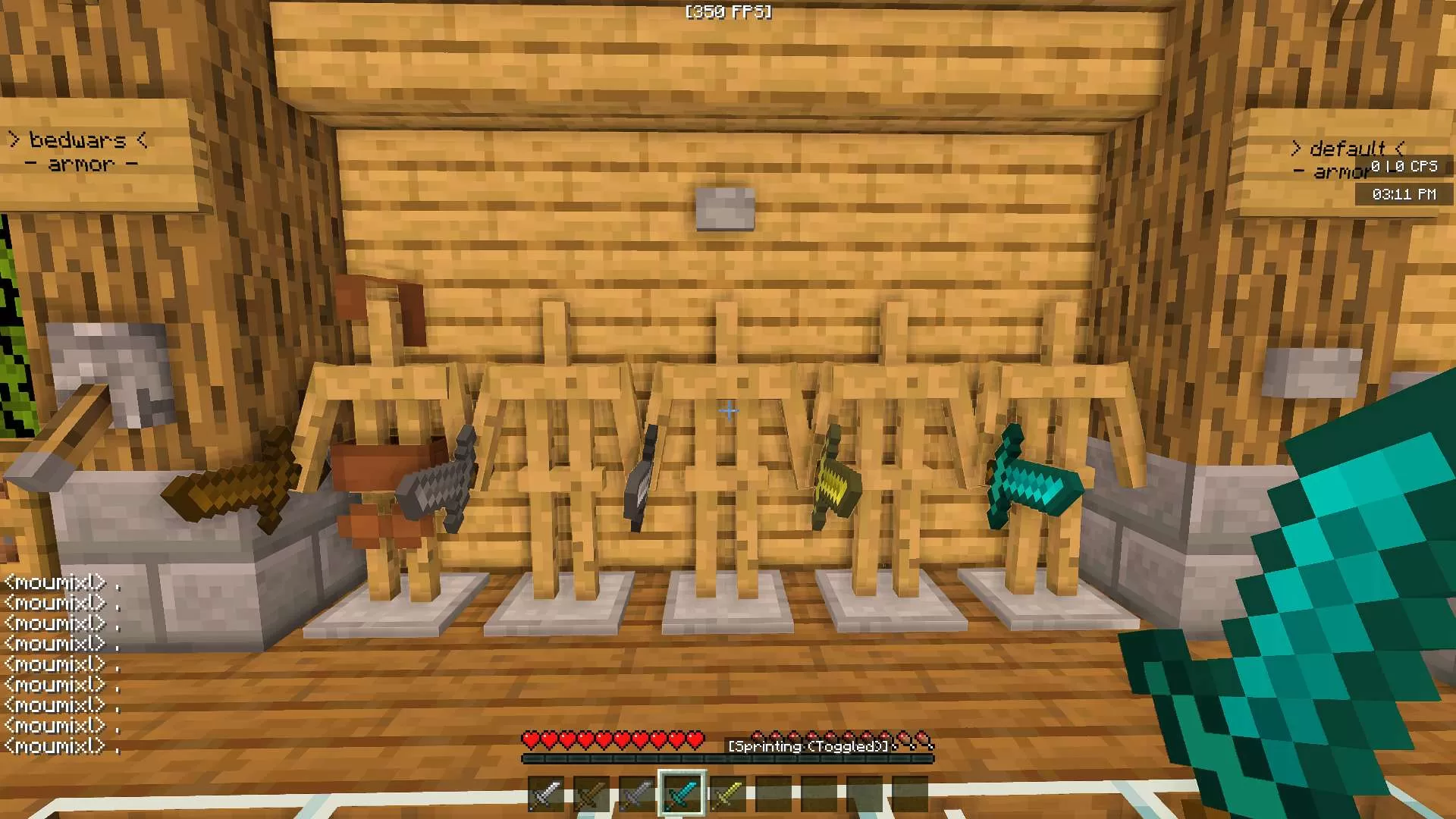Toggle the 0 | 0 CPS counter overlay
Screen dimensions: 1456x819
[x=1404, y=167]
